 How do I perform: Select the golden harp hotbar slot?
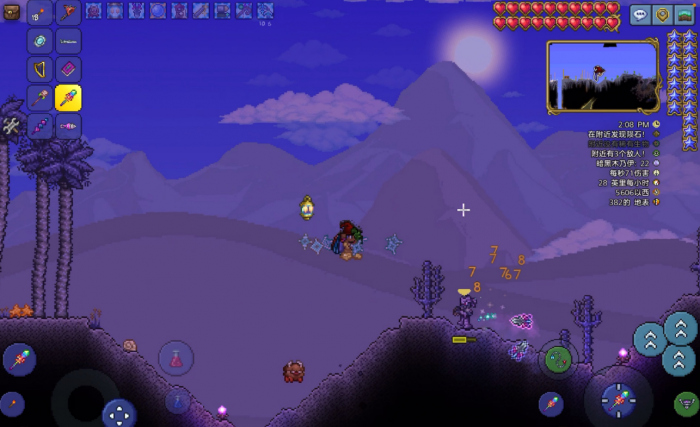(x=40, y=70)
